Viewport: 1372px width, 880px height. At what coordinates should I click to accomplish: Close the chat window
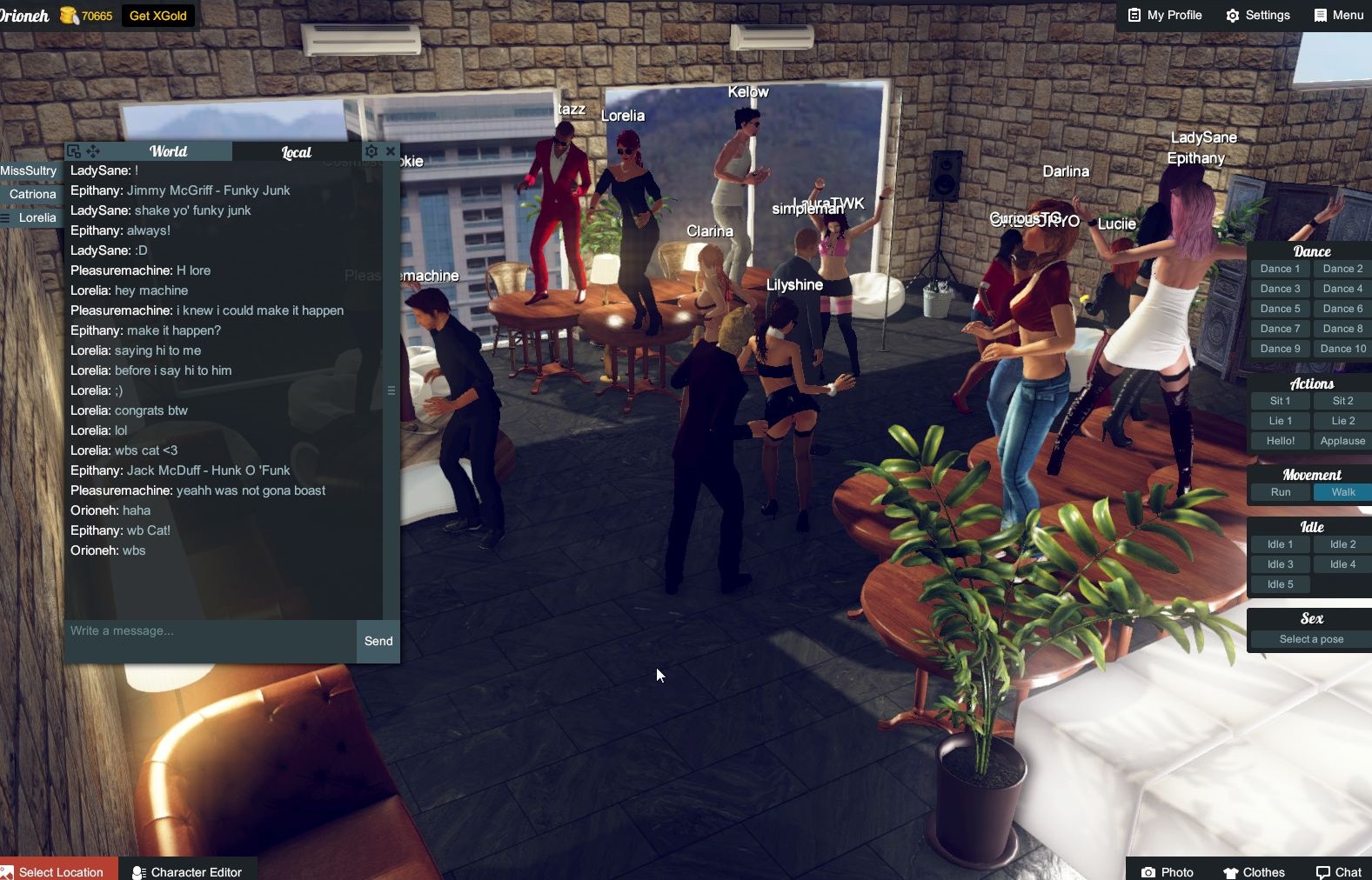391,151
